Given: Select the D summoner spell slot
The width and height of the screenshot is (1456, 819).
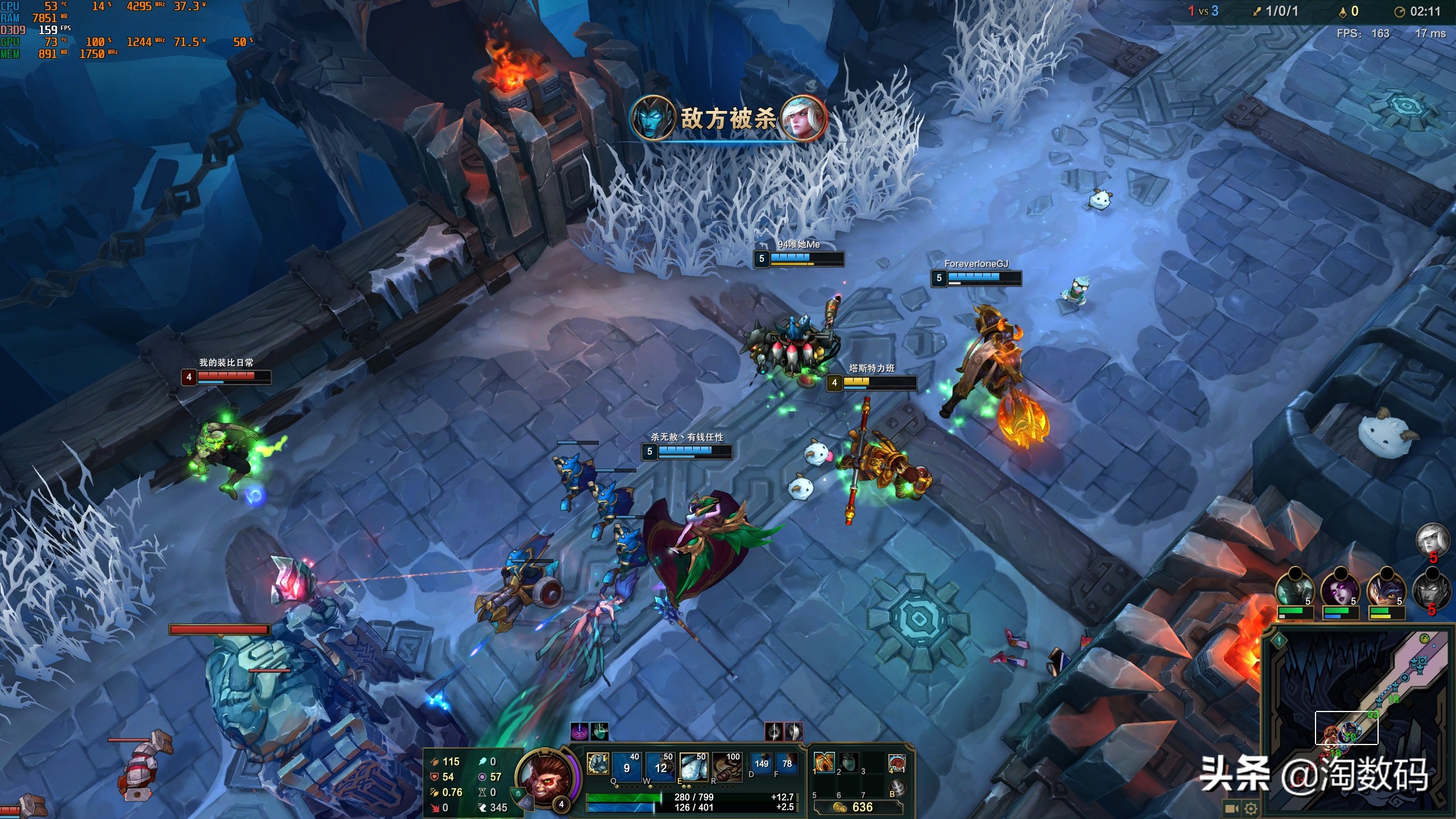Looking at the screenshot, I should (x=761, y=764).
